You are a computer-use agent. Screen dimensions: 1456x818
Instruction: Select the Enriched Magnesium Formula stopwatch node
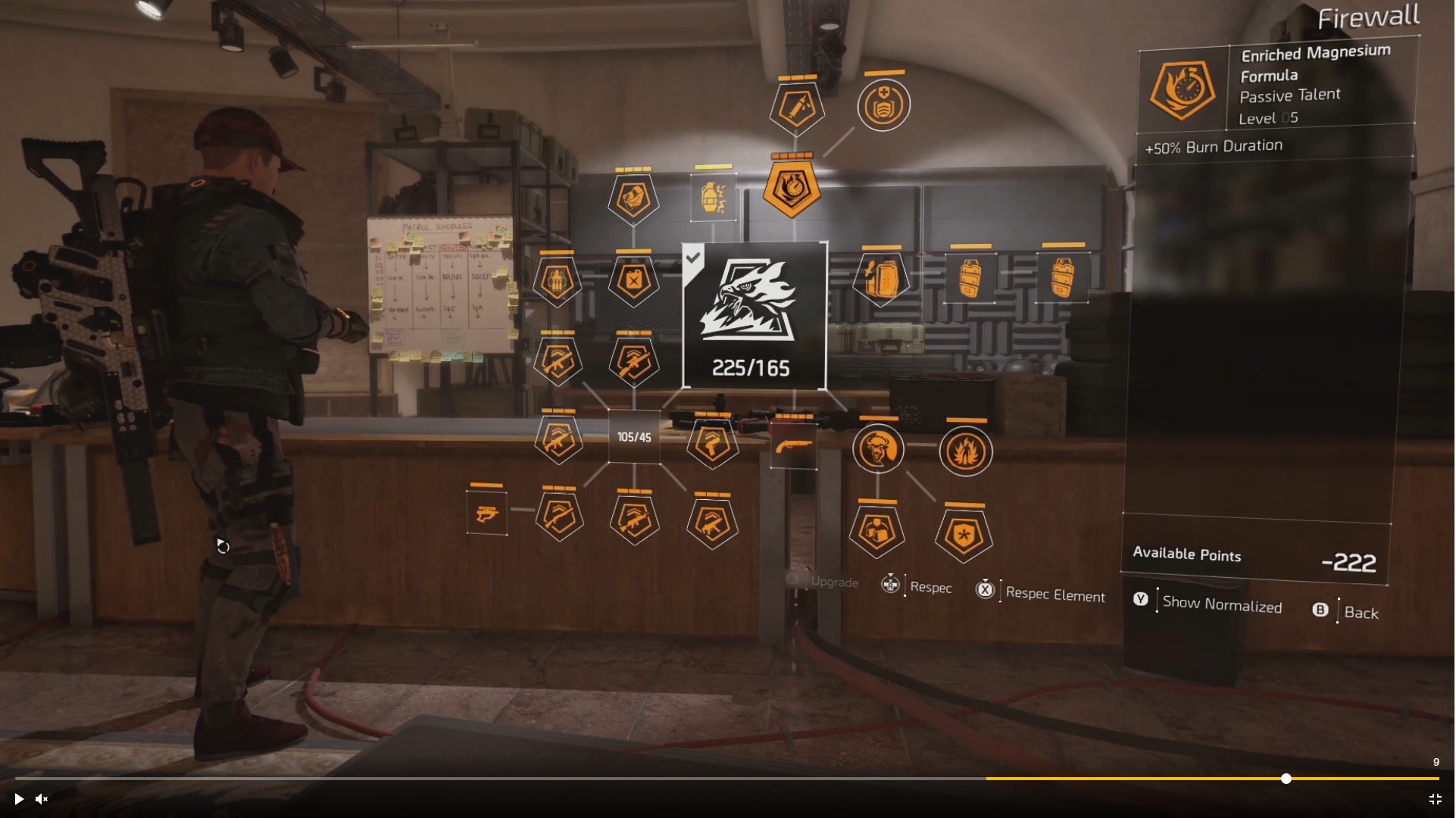click(x=792, y=188)
